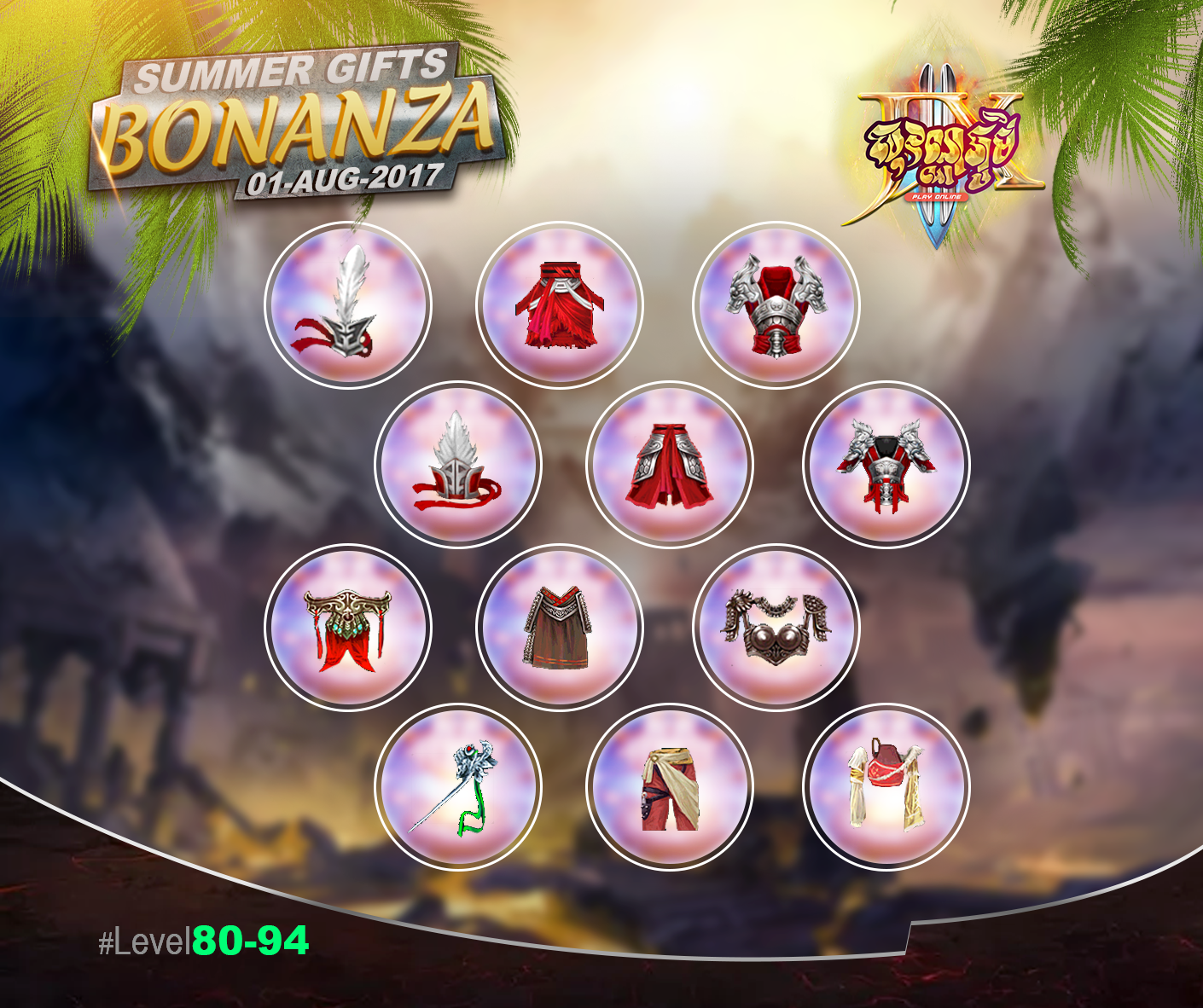The image size is (1203, 1008).
Task: Pick the silver dragon-shoulder armor with red sash
Action: 776,304
